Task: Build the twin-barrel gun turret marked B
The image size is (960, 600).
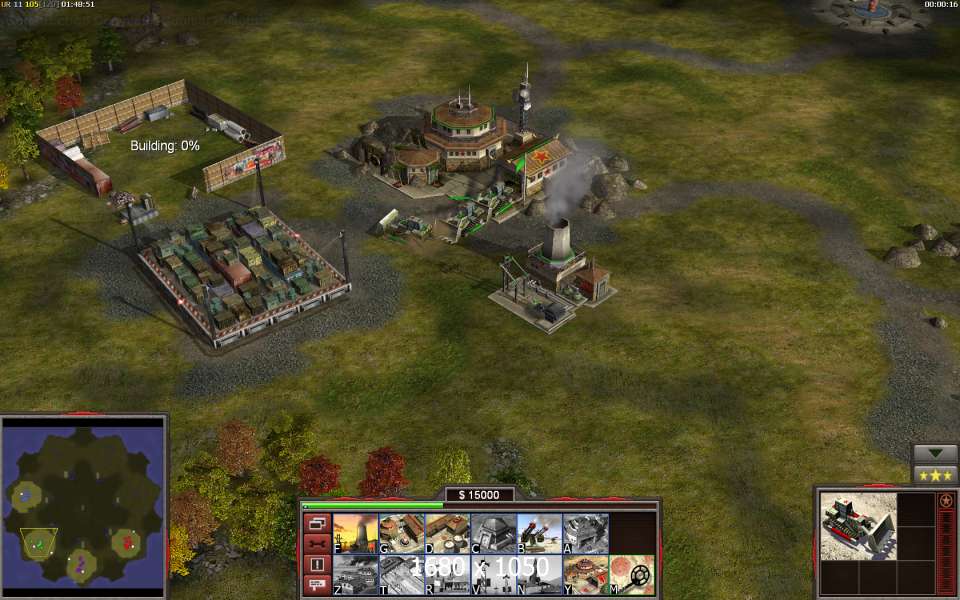Action: point(539,534)
